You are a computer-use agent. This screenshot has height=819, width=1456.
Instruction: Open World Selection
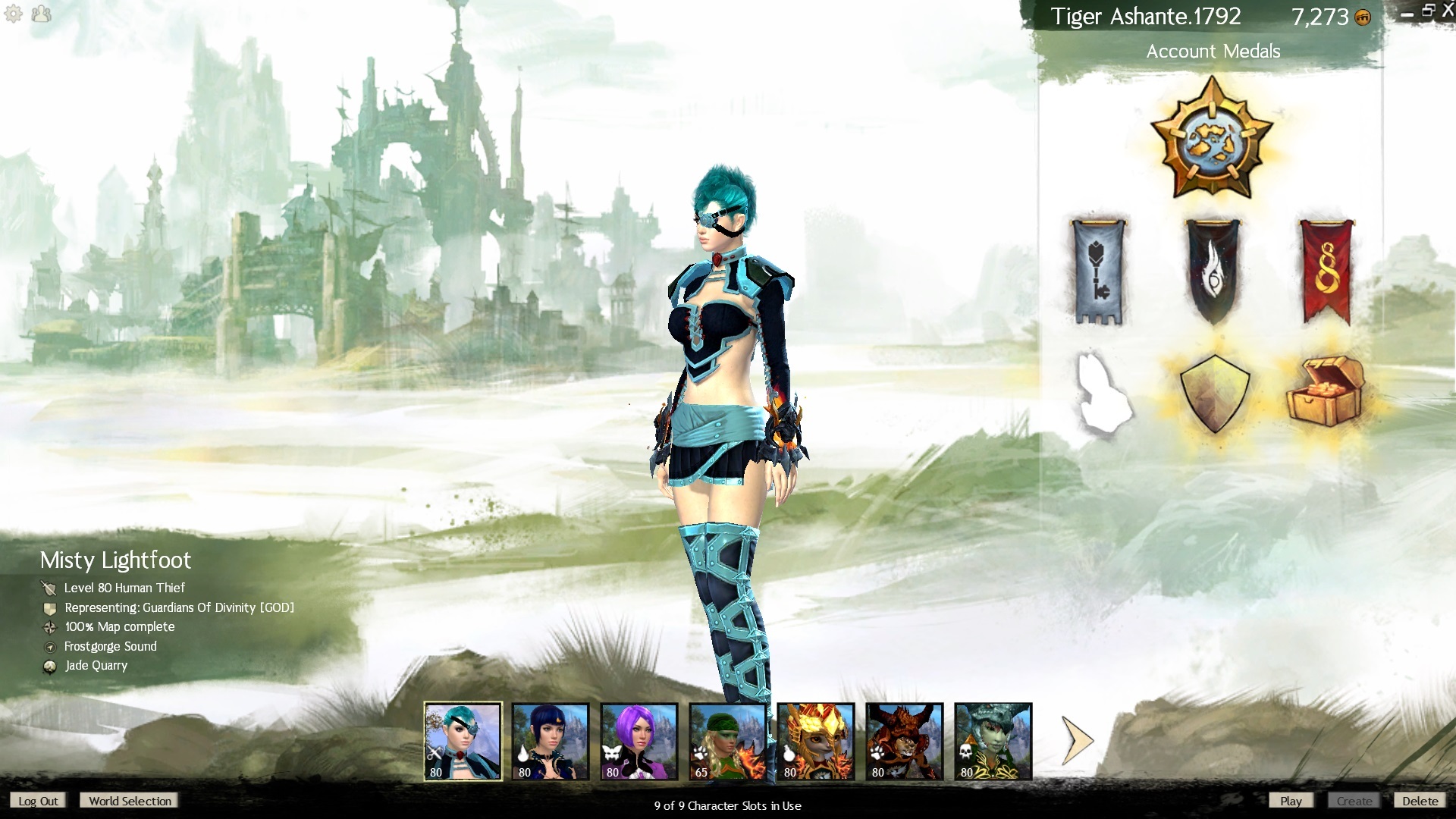point(130,801)
